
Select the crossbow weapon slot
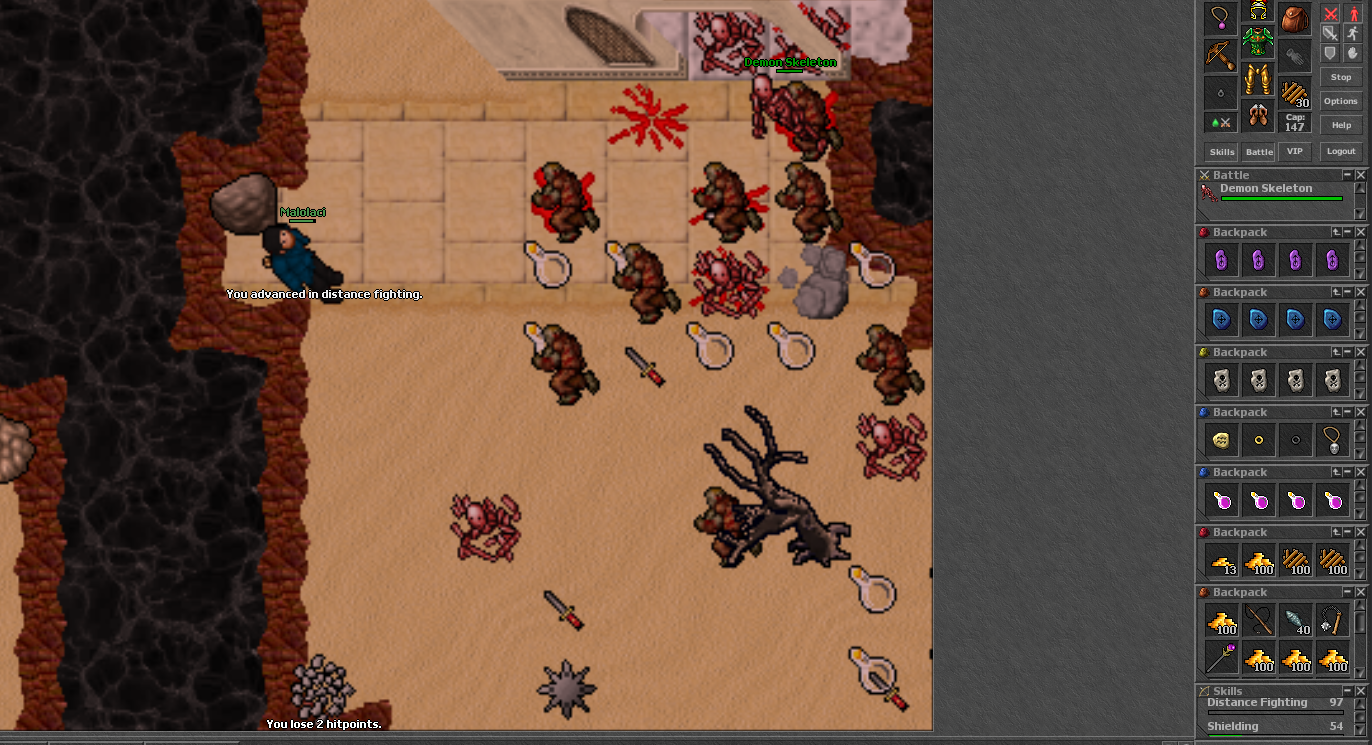click(x=1220, y=54)
